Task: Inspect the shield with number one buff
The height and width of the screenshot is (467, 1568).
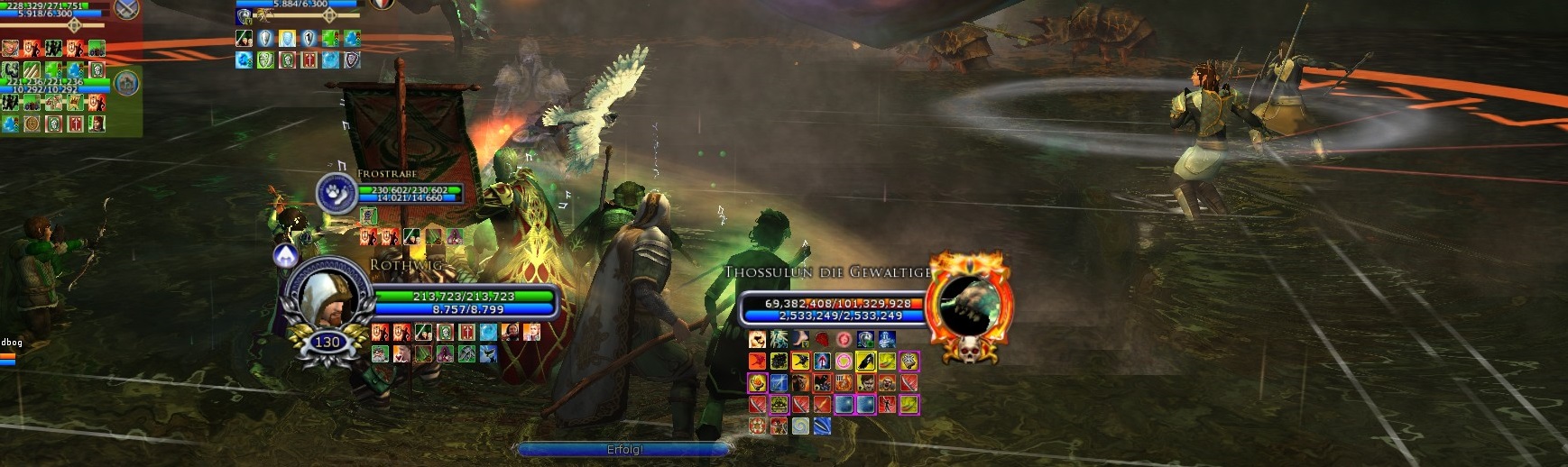Action: 309,39
